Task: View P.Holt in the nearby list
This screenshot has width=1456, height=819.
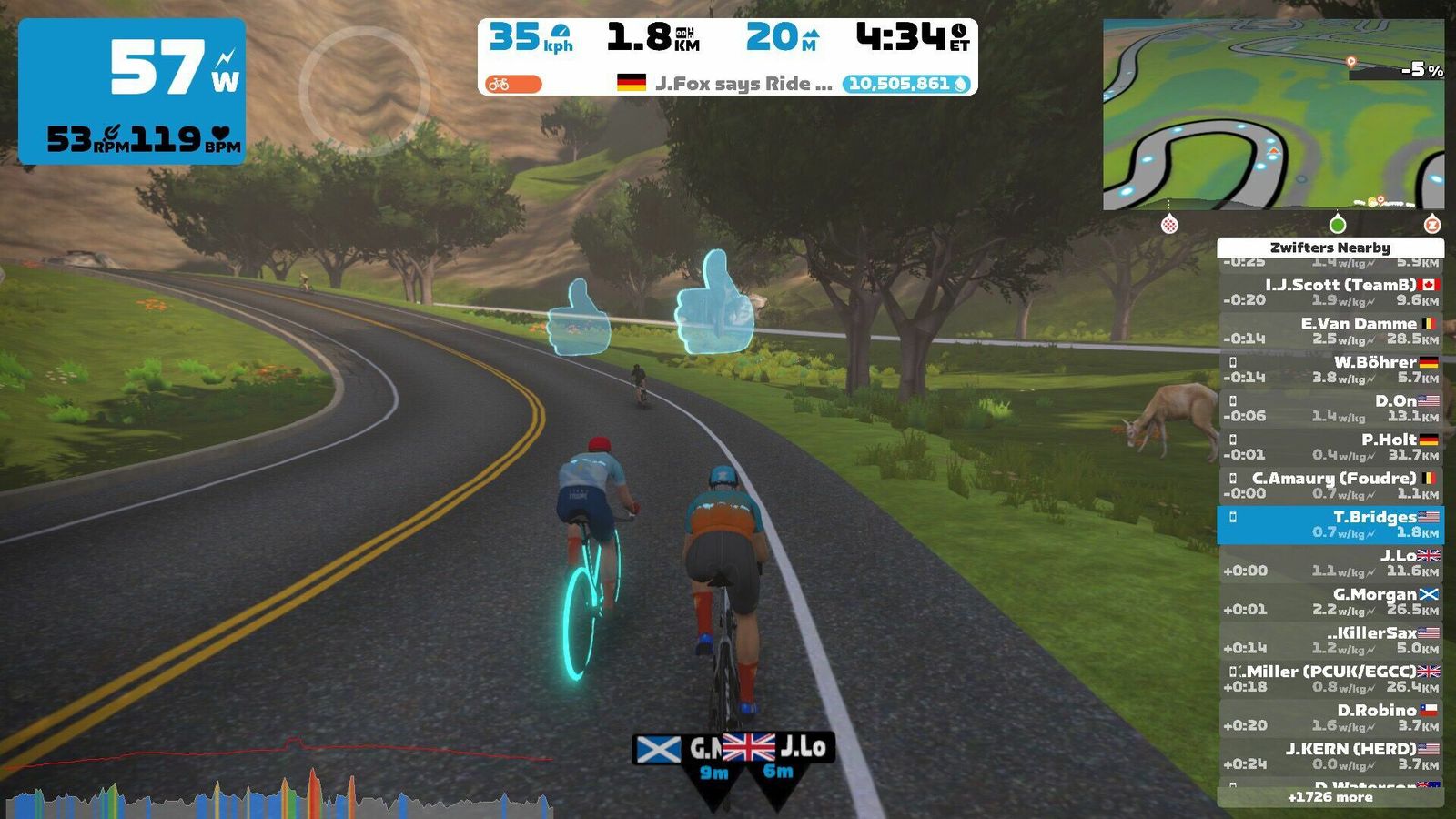Action: (x=1330, y=447)
